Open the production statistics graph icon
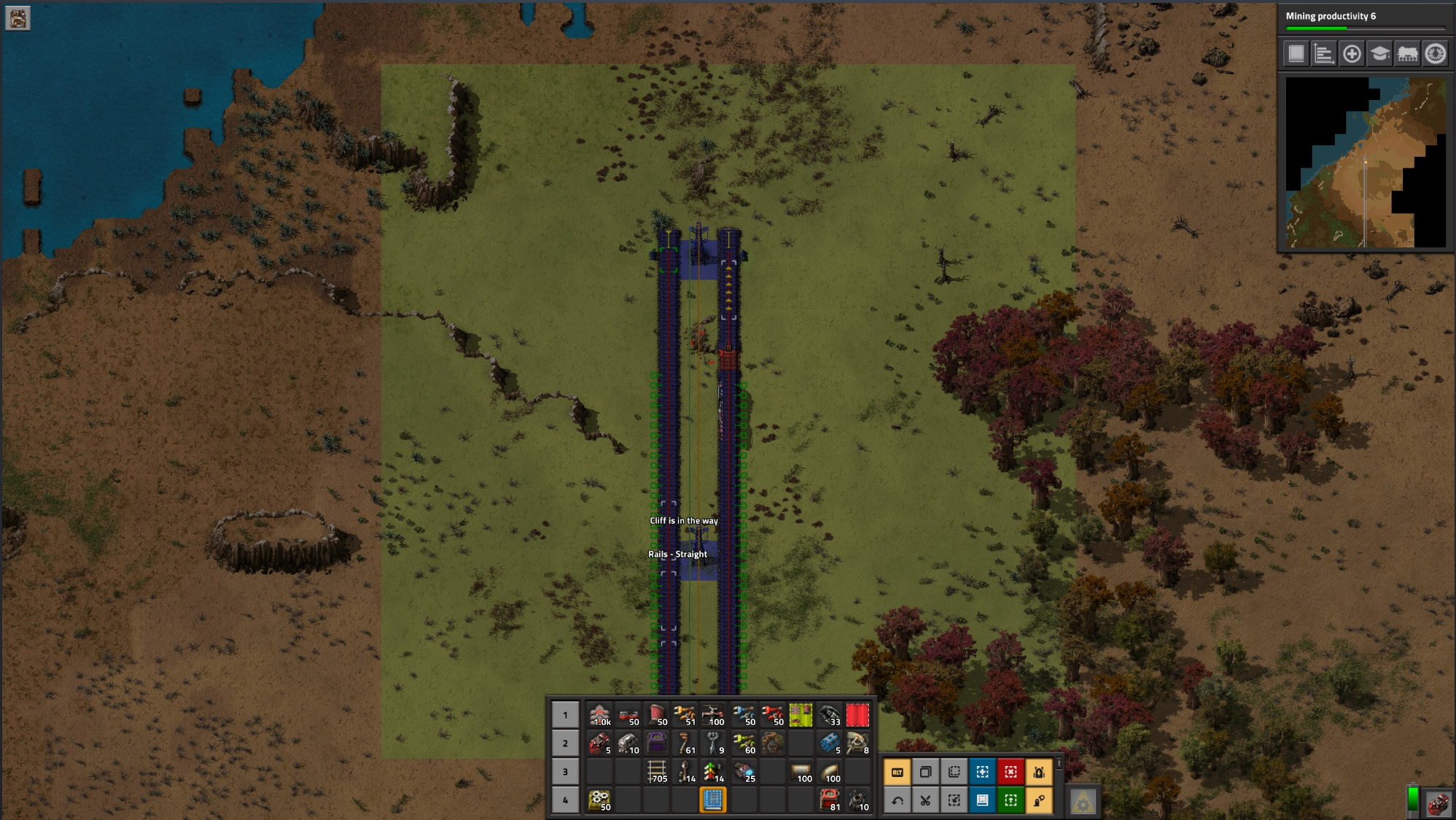The image size is (1456, 820). point(1323,54)
